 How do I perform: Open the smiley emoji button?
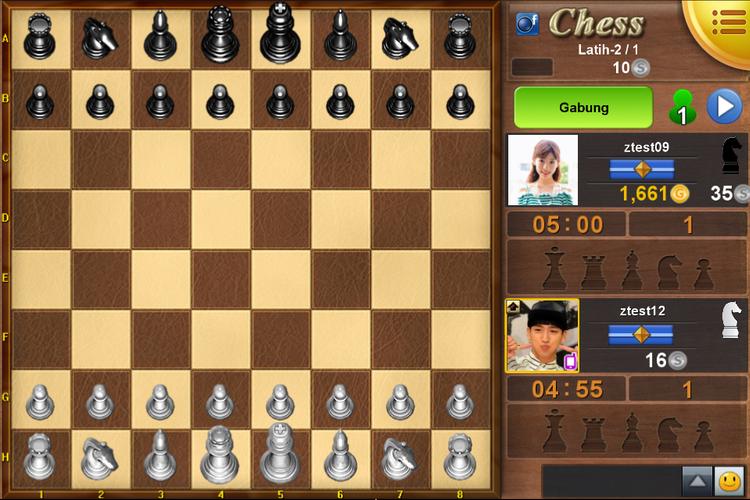[730, 481]
